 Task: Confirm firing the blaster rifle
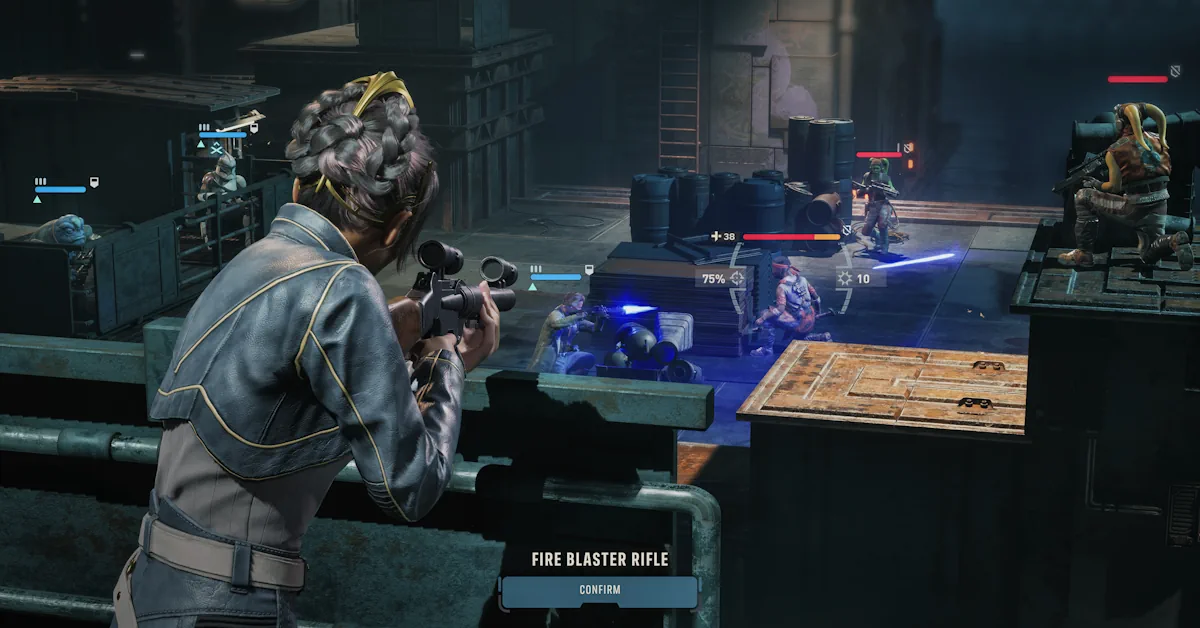(599, 591)
